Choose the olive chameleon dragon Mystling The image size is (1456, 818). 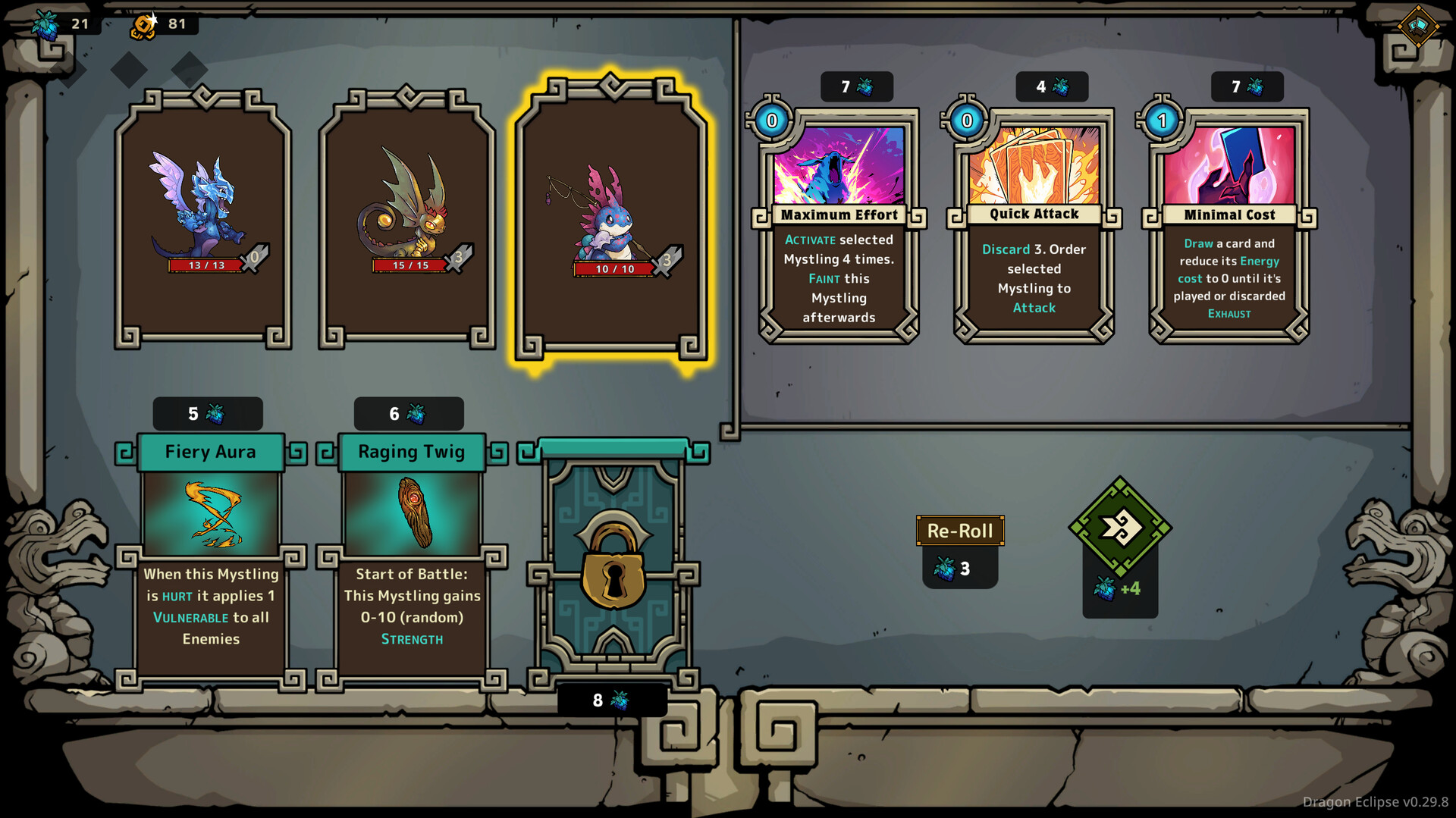coord(407,220)
